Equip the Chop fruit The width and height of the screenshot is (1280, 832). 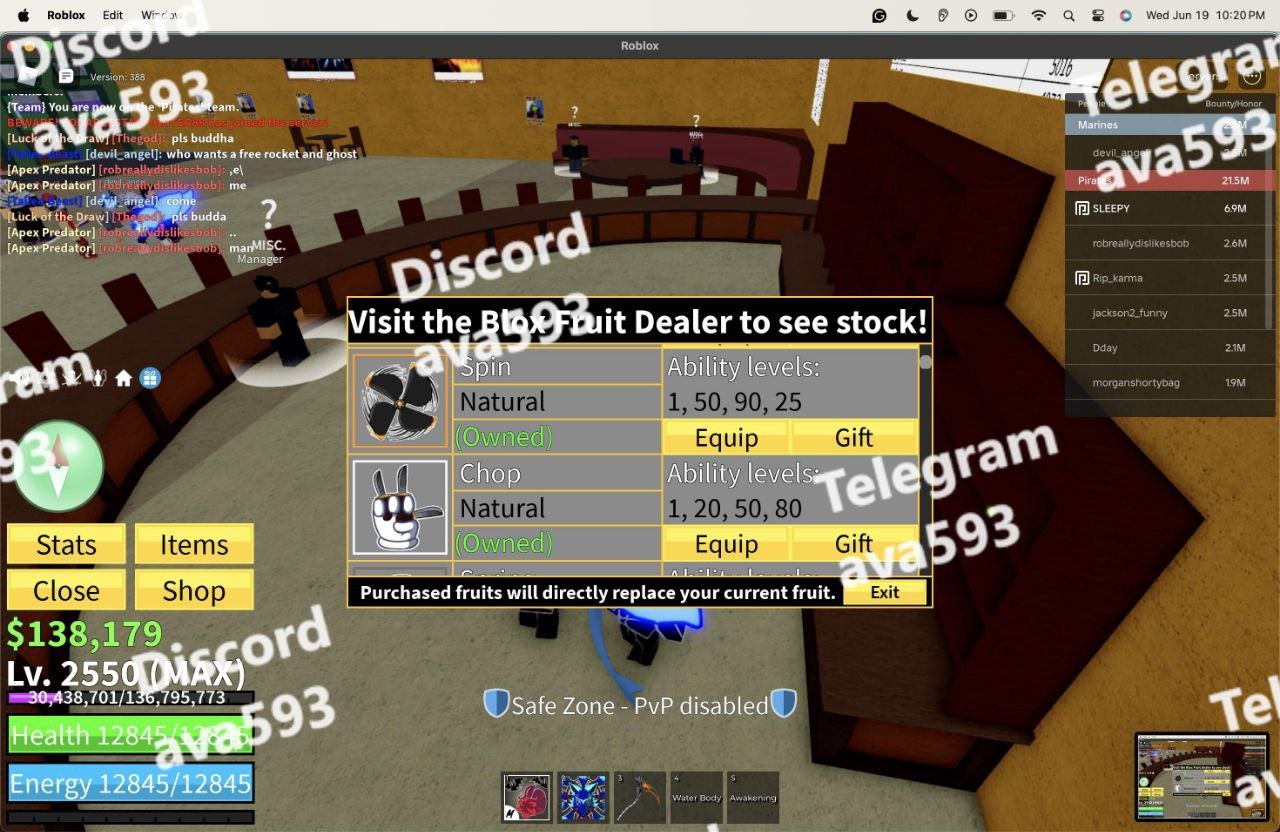tap(726, 543)
